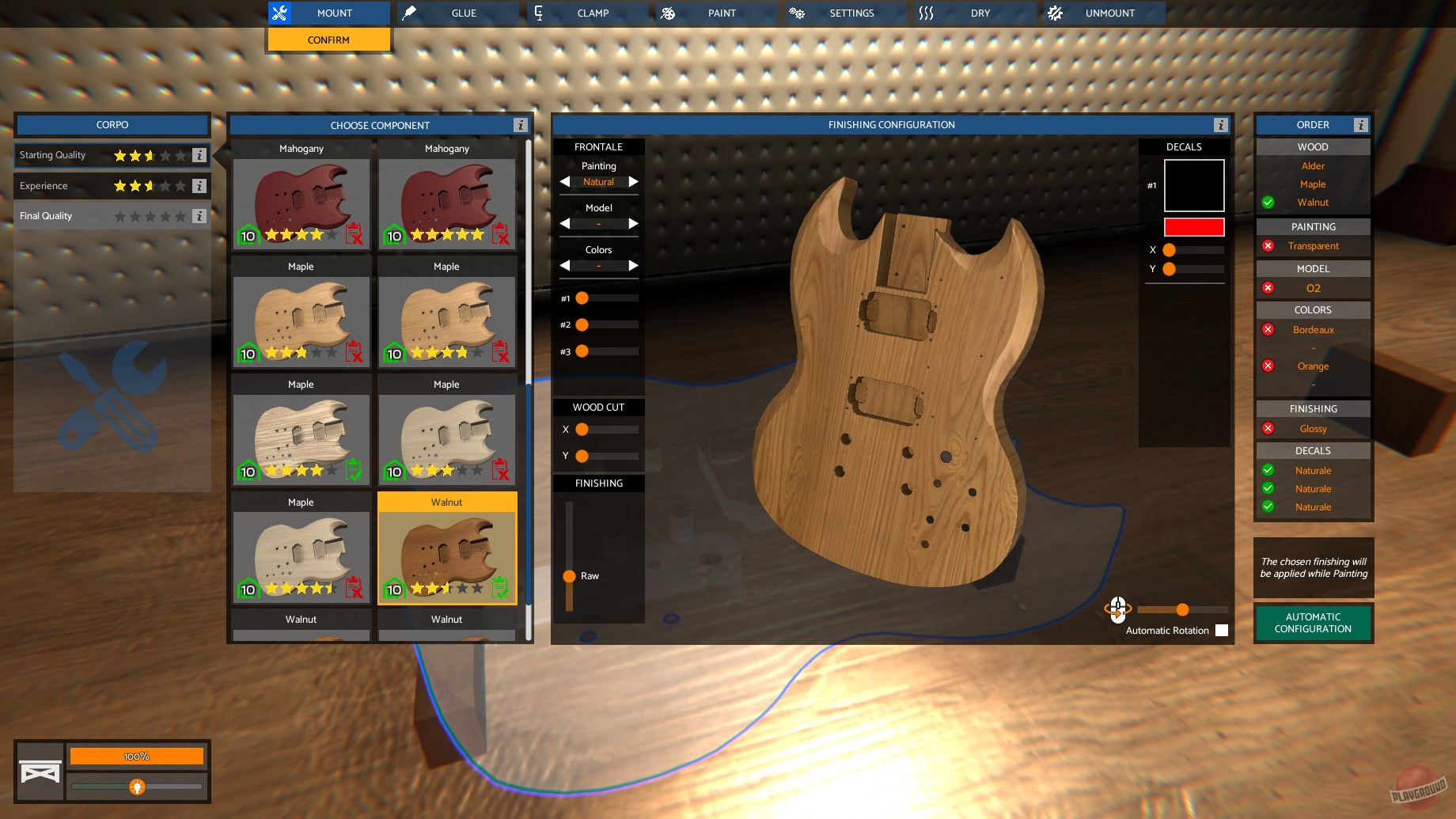
Task: Click the Unmount wrench icon
Action: [1055, 13]
